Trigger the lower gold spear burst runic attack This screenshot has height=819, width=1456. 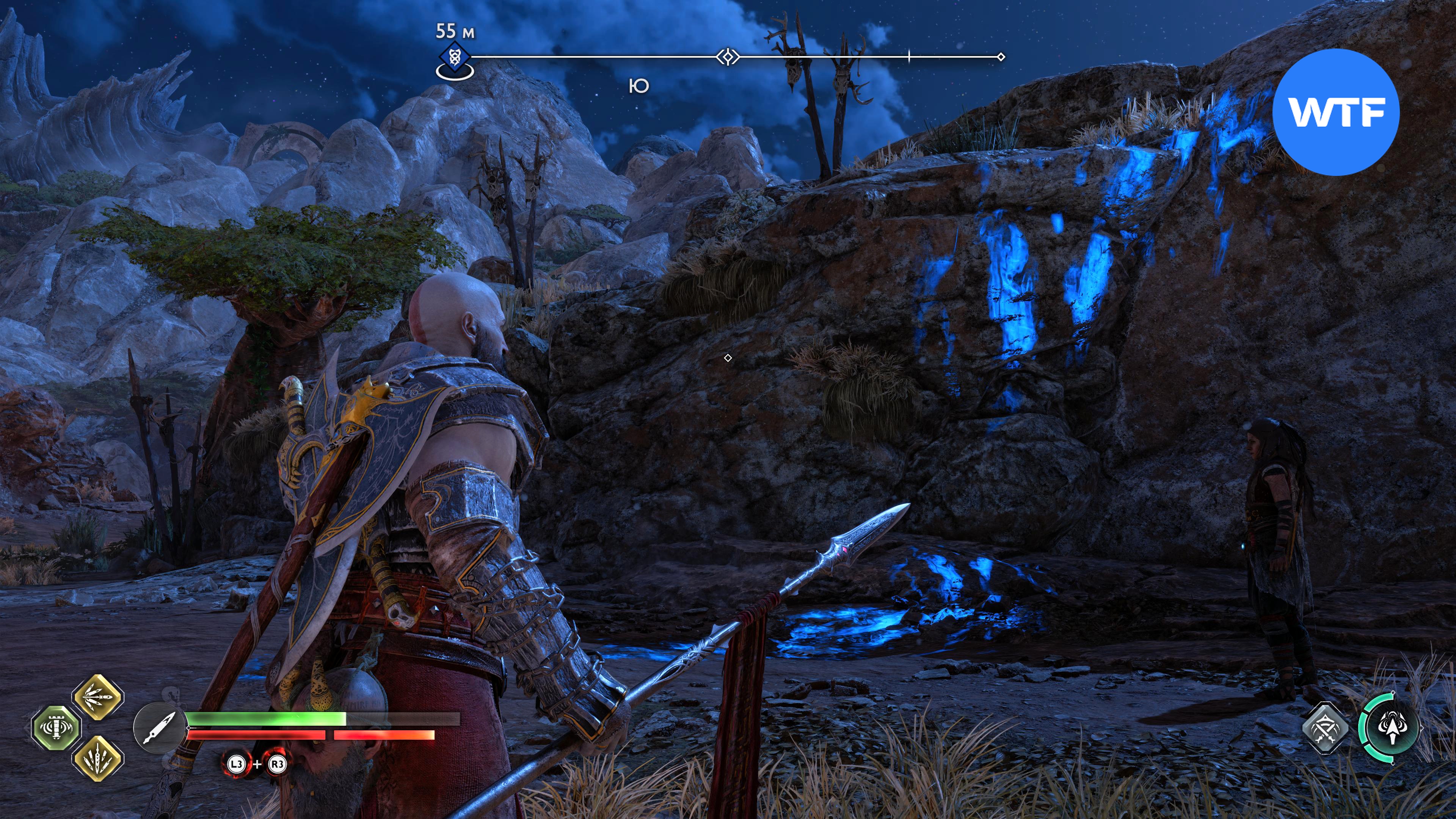click(98, 758)
